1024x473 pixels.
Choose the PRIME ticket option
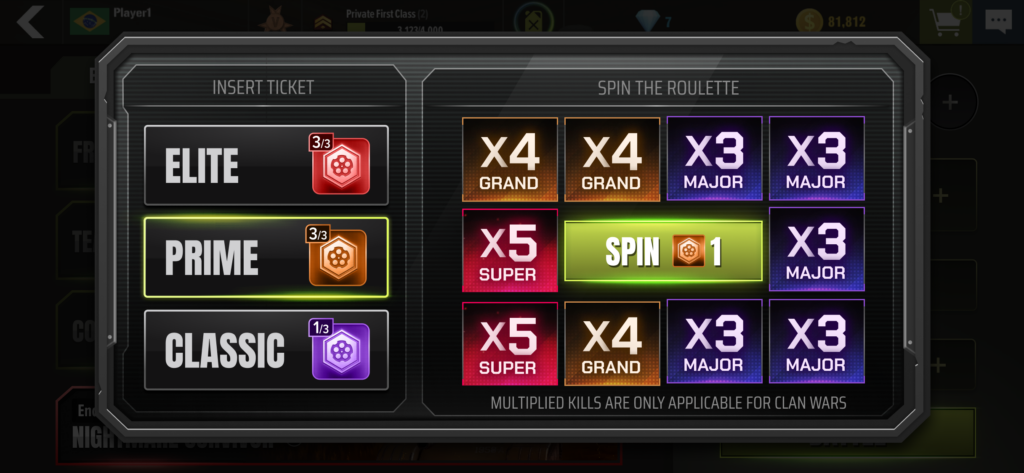(x=266, y=258)
